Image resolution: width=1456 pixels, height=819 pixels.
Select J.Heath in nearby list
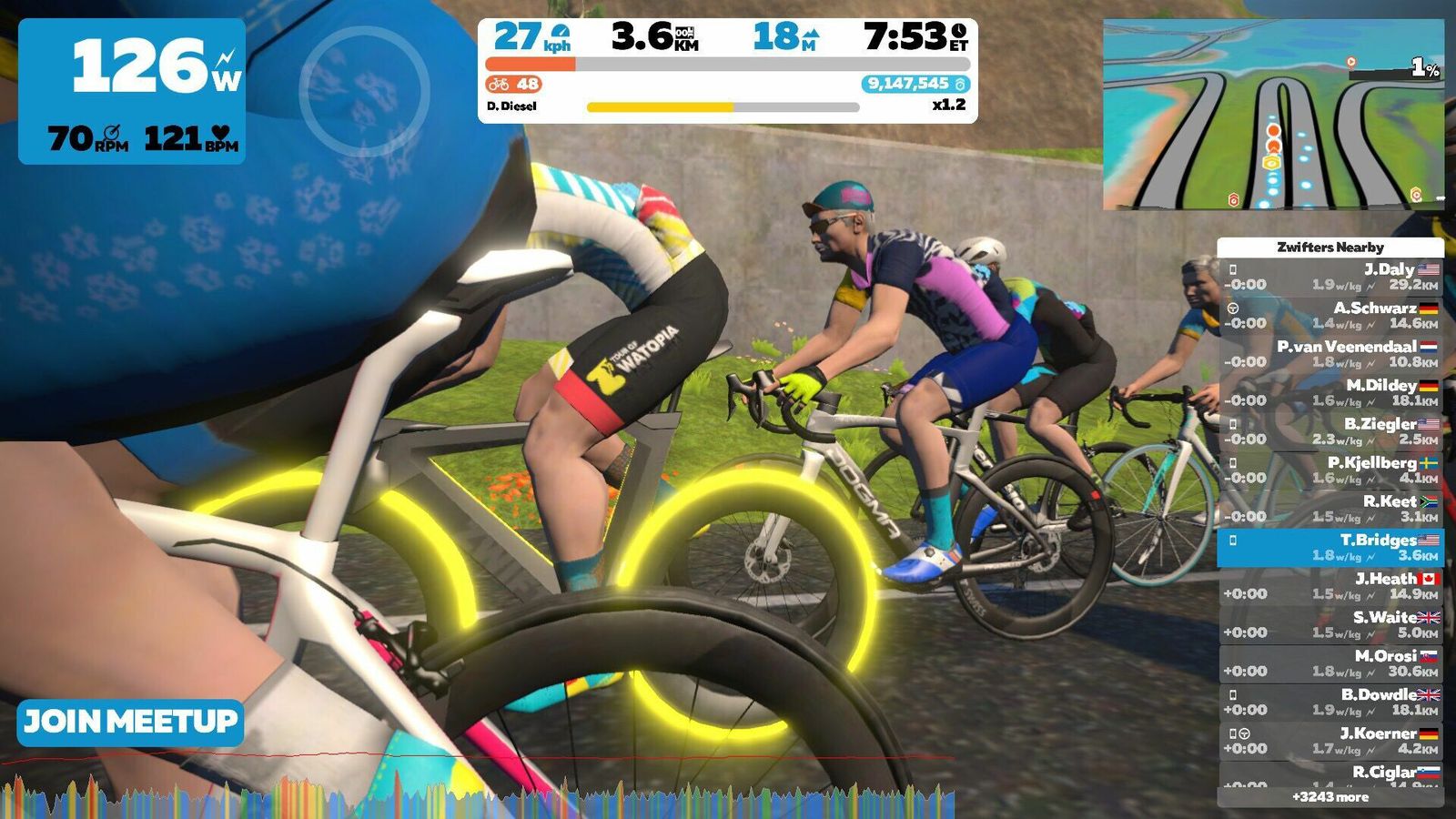1330,586
